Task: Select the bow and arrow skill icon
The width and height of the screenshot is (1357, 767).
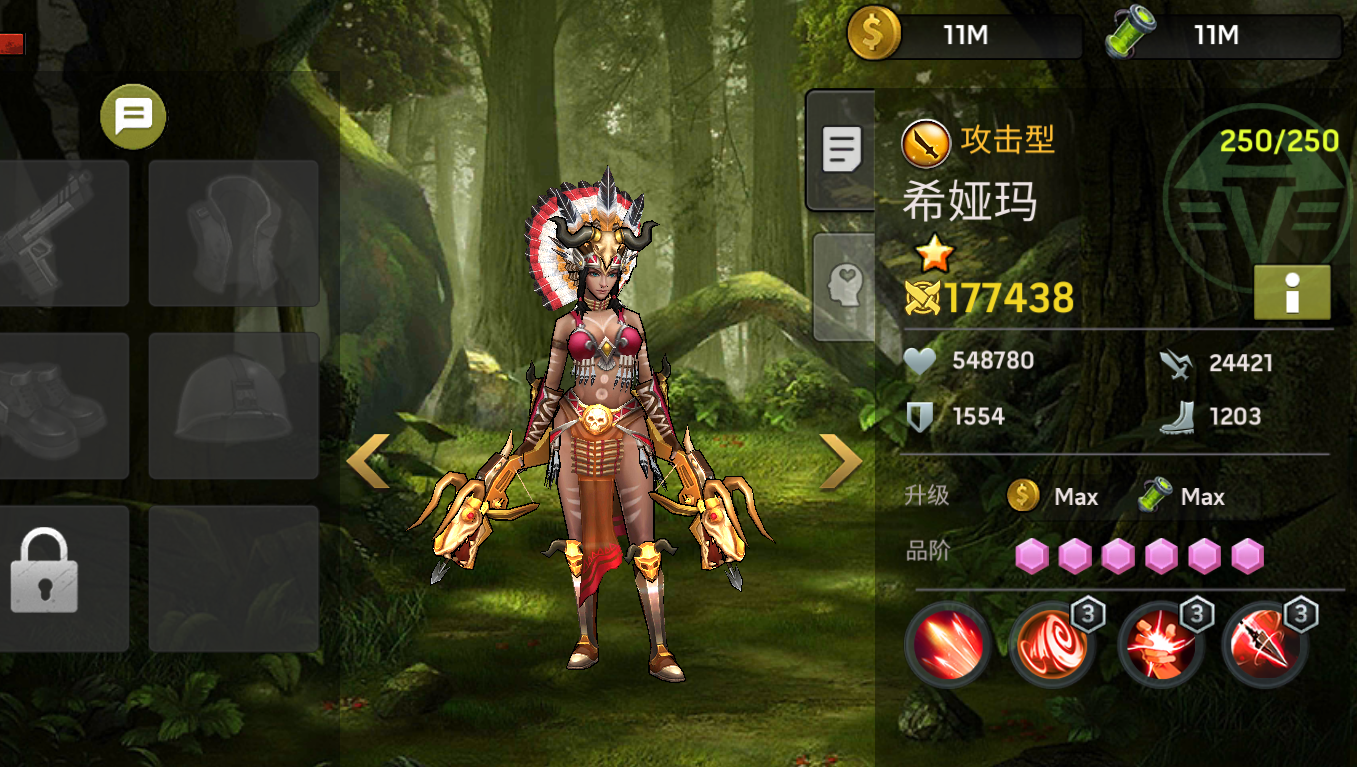Action: [1264, 644]
